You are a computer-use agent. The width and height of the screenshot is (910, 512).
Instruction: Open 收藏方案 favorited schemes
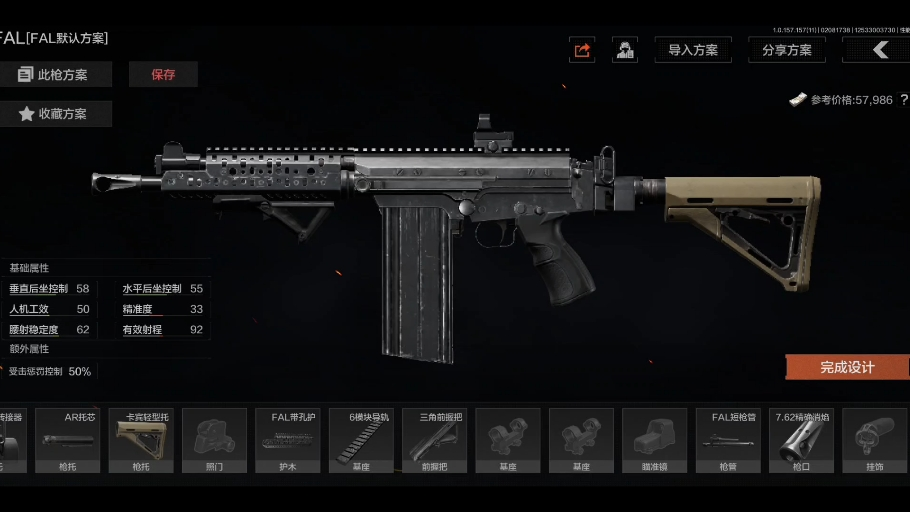point(55,114)
